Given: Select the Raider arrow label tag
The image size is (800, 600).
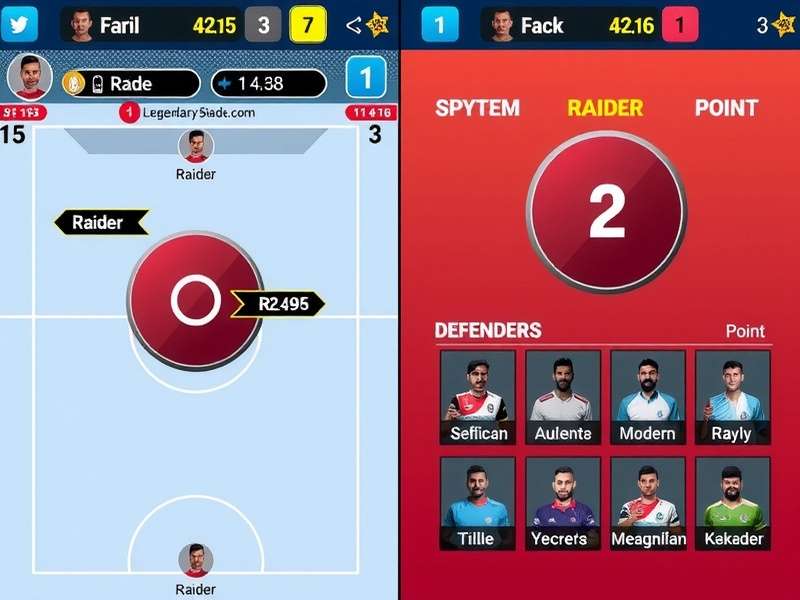Looking at the screenshot, I should tap(101, 222).
